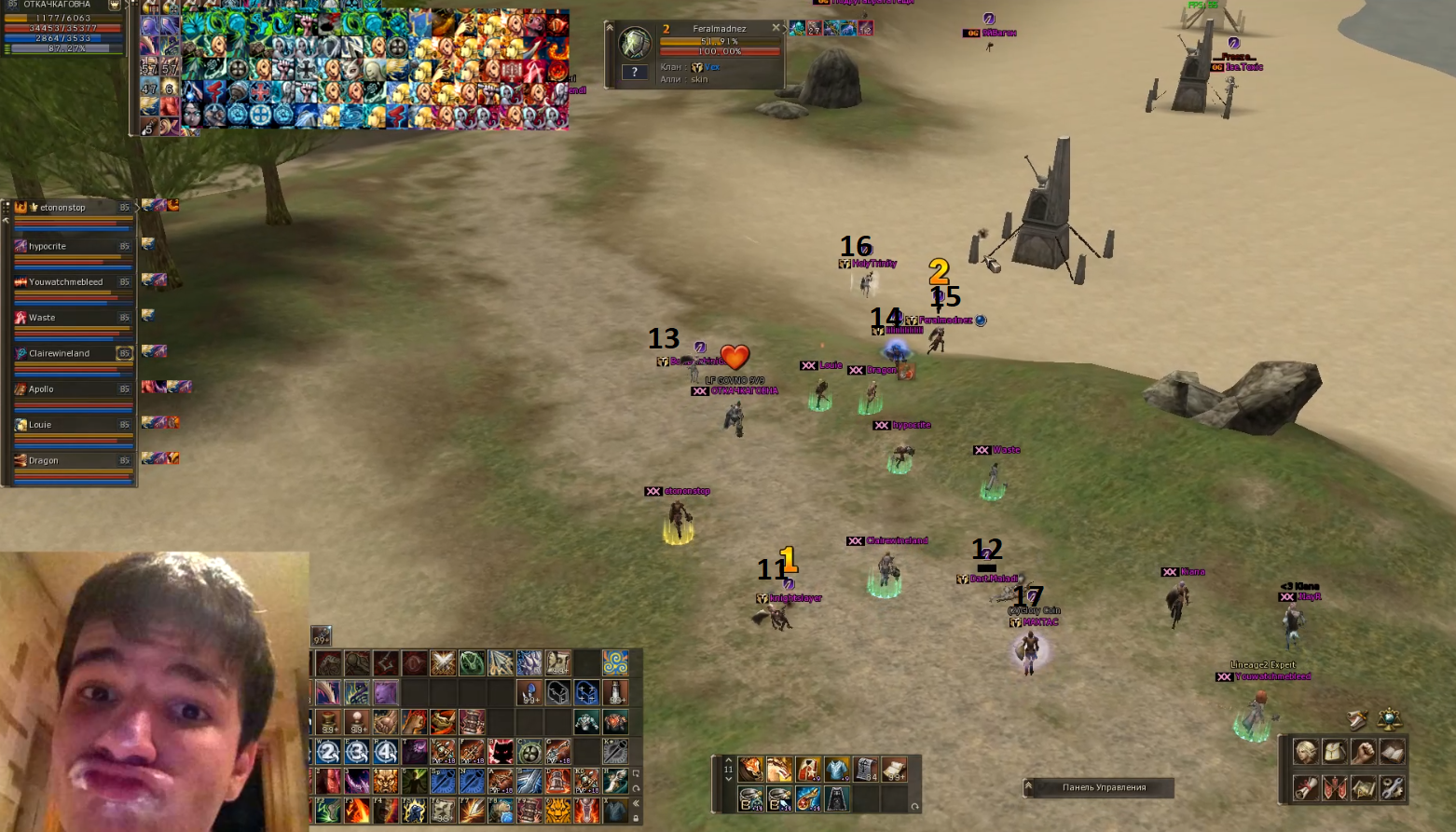Expand the Панель Управления control panel

pyautogui.click(x=1029, y=787)
